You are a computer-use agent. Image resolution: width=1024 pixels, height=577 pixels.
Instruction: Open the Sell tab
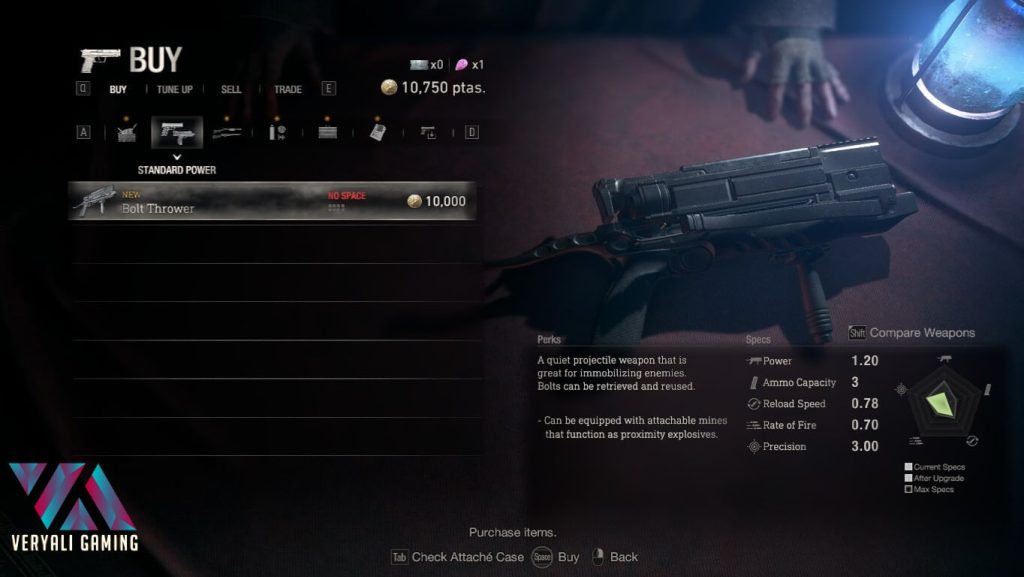231,89
